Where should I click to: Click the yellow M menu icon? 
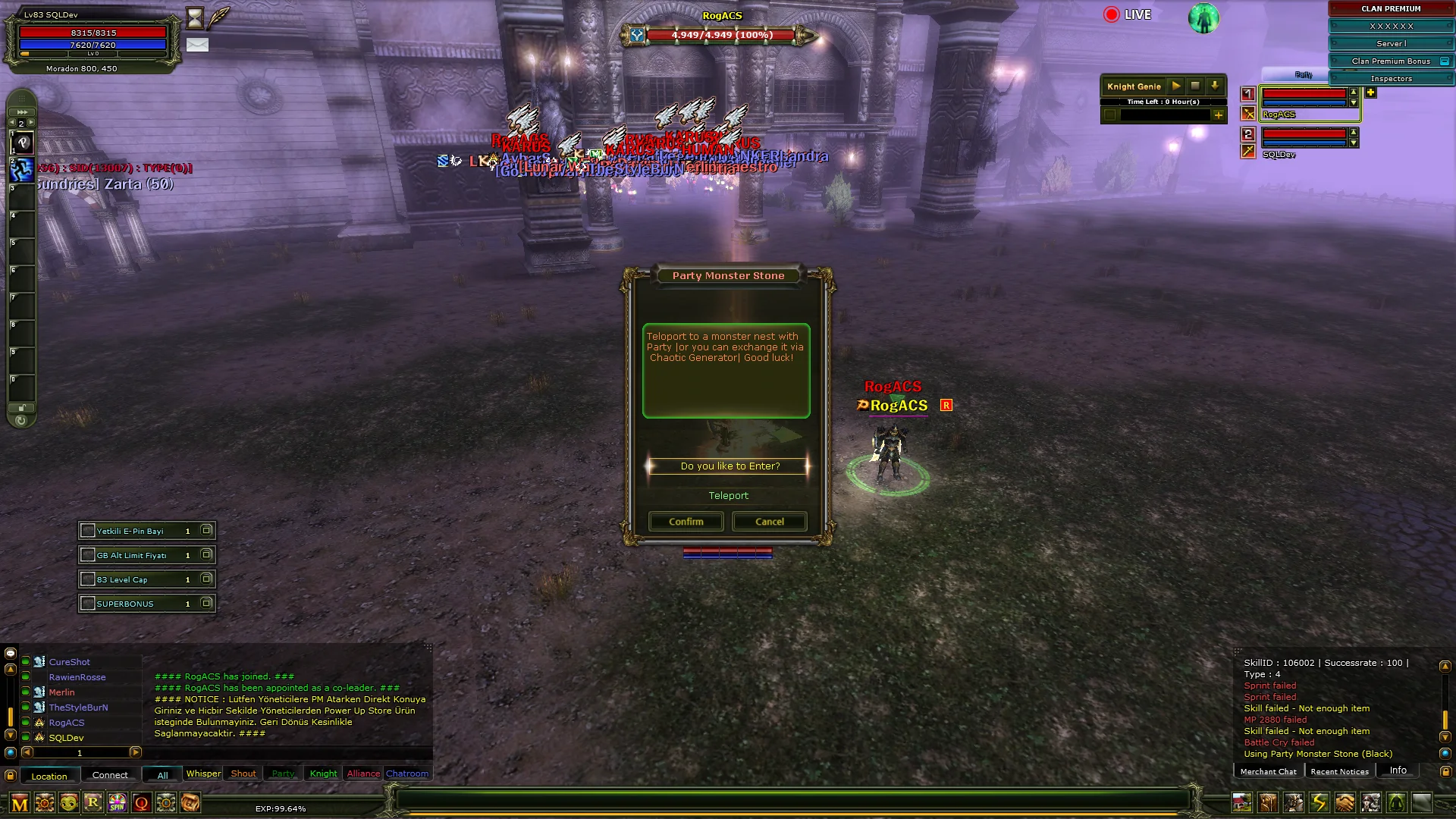[x=20, y=803]
